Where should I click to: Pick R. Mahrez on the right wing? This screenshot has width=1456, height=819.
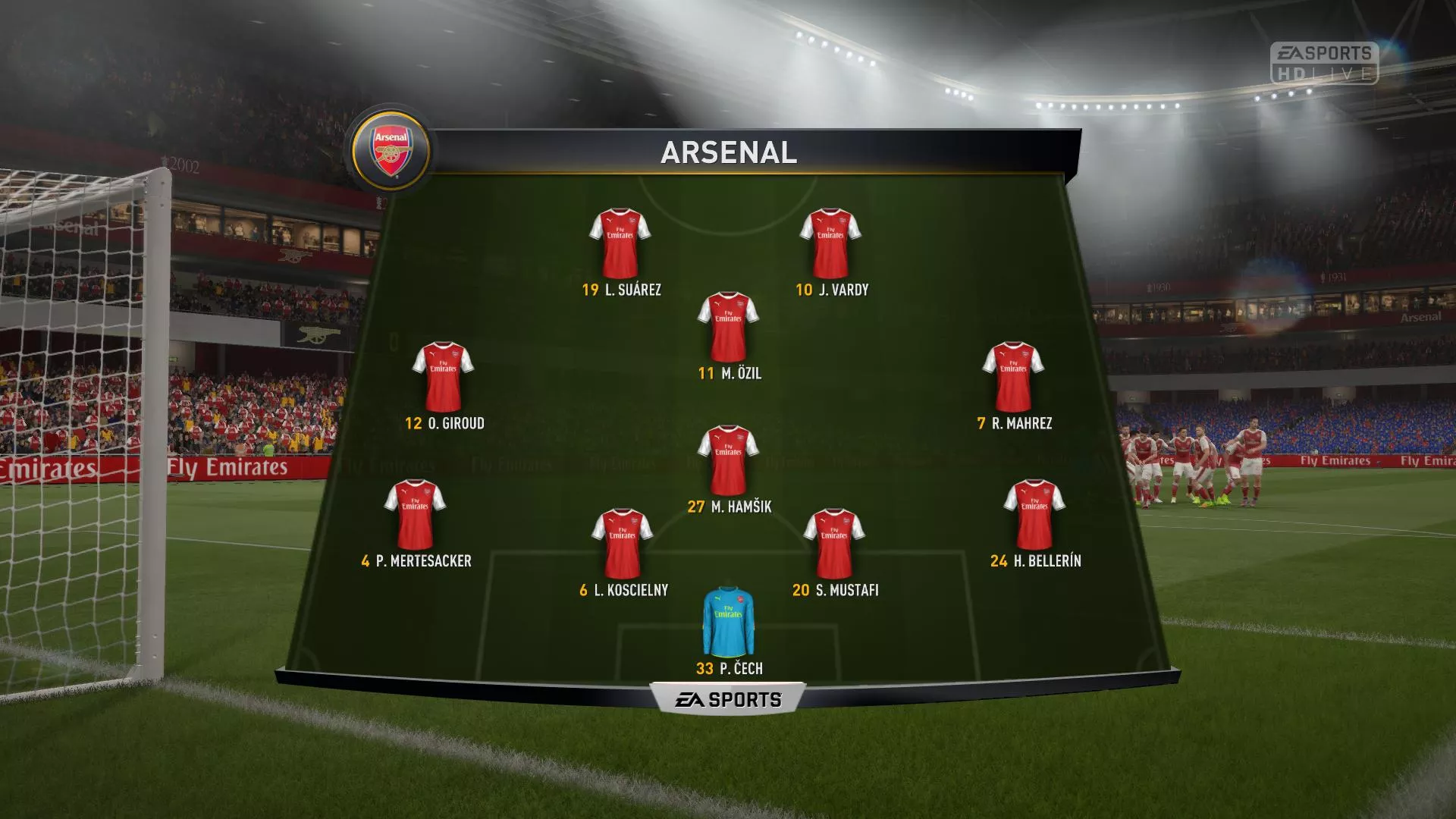[1013, 378]
